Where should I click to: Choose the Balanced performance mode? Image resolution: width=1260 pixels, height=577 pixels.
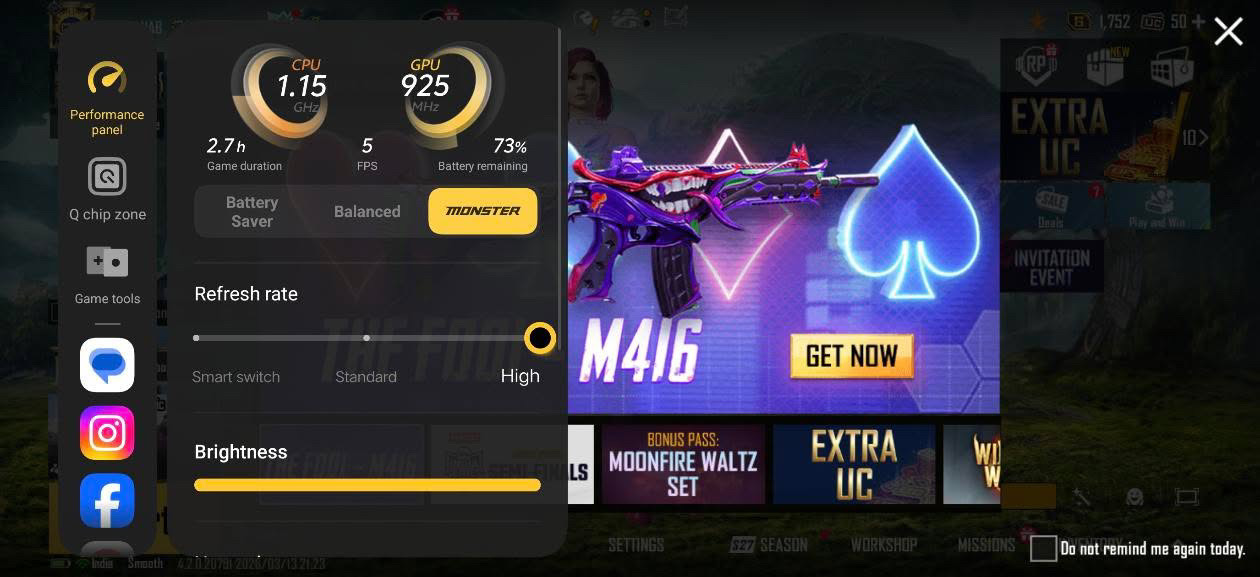point(367,211)
